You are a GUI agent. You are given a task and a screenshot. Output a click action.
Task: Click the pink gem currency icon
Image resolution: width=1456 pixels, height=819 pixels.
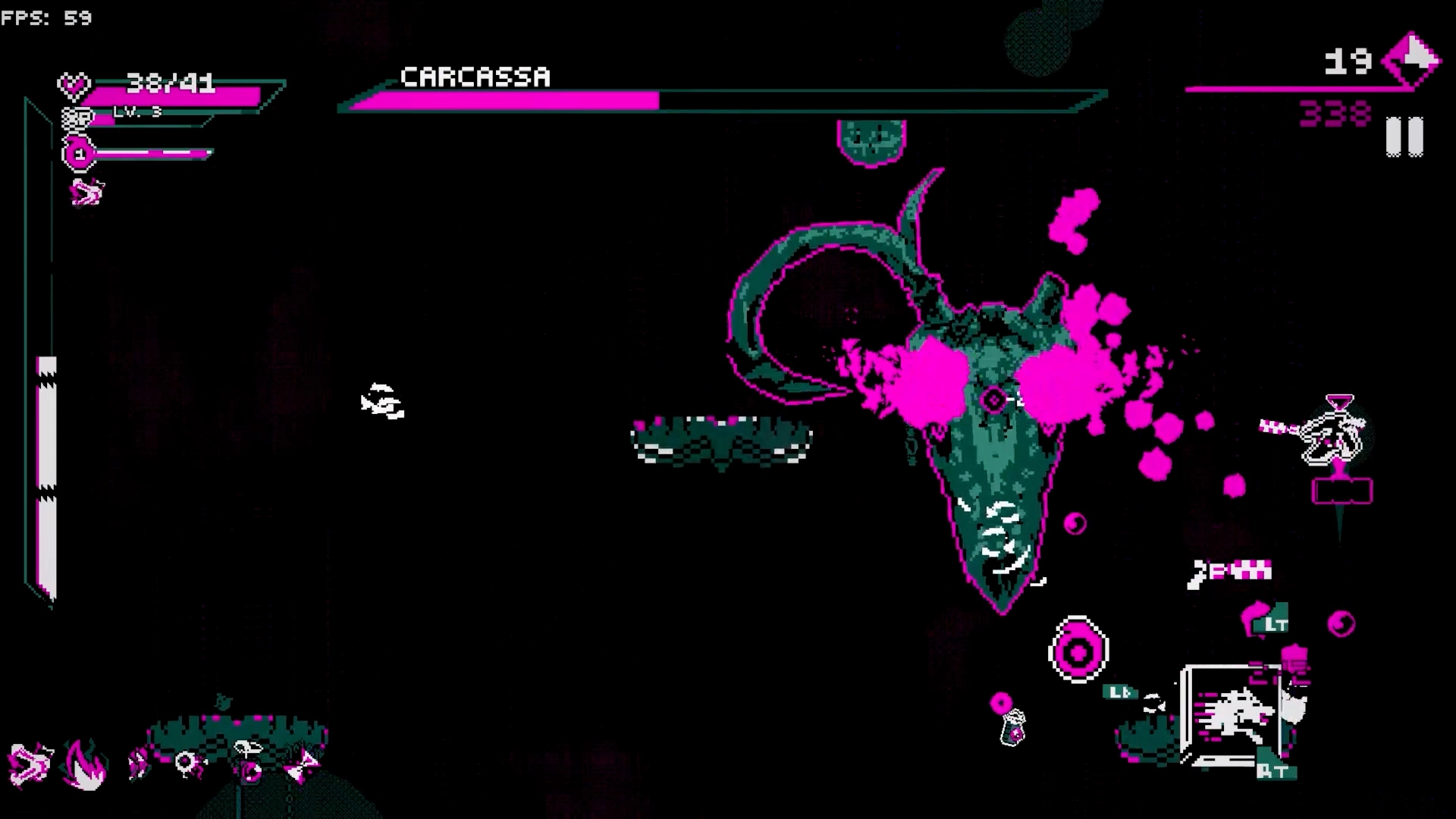pyautogui.click(x=1410, y=61)
